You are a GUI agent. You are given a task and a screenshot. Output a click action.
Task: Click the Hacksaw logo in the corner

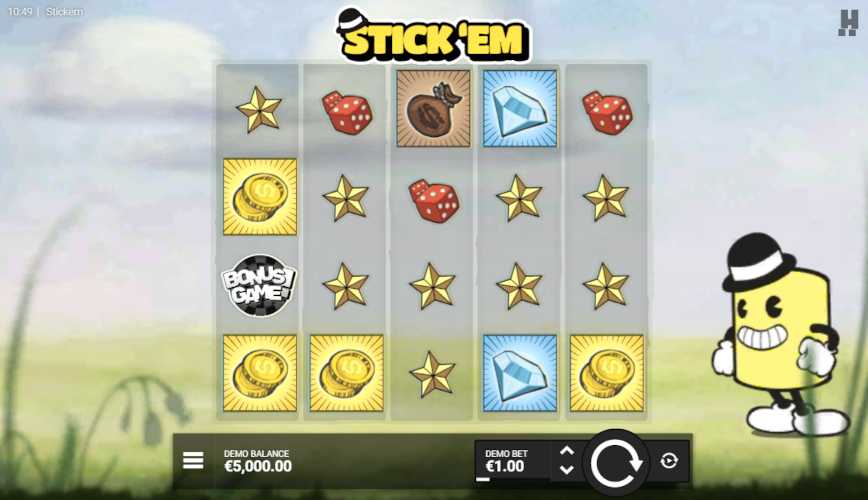coord(848,22)
